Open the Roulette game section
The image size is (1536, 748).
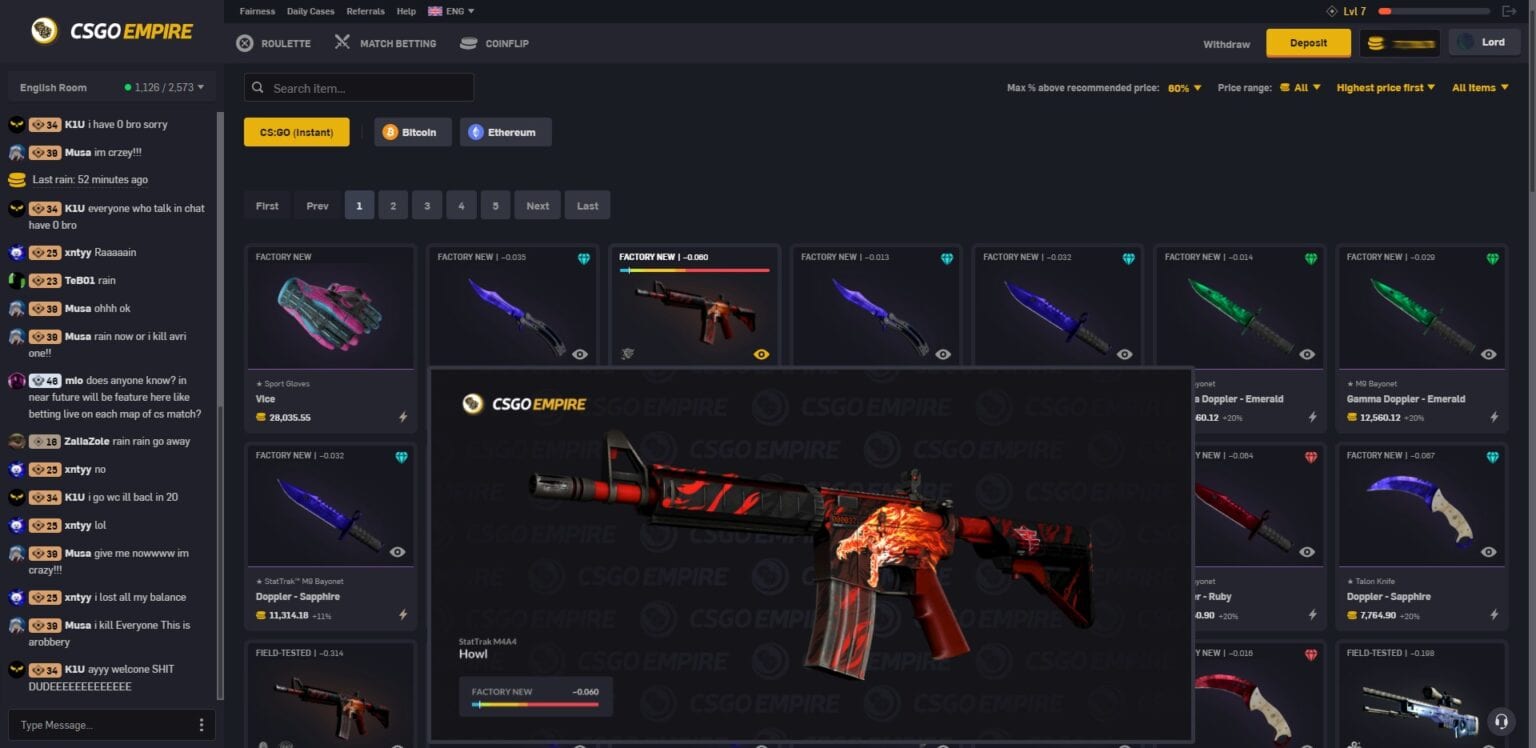[x=273, y=43]
